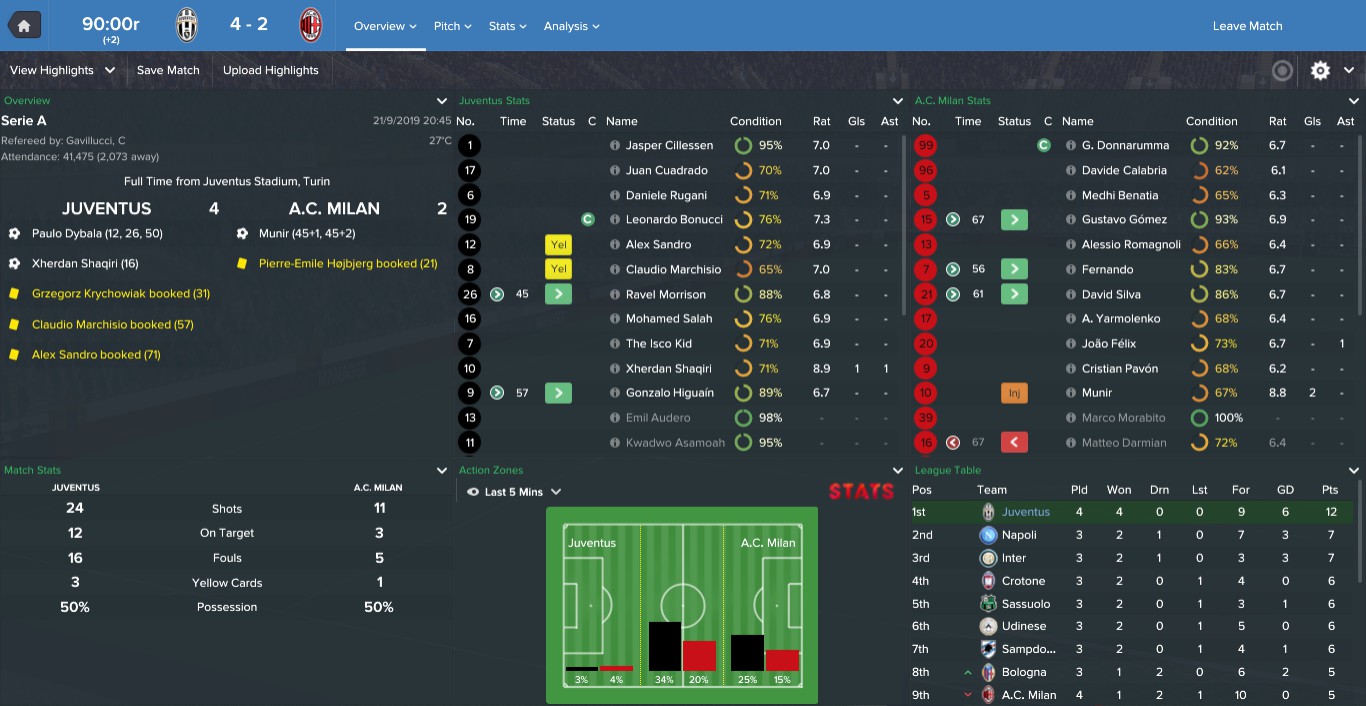Select Paulo Dybala goal entry
1366x706 pixels.
(97, 233)
